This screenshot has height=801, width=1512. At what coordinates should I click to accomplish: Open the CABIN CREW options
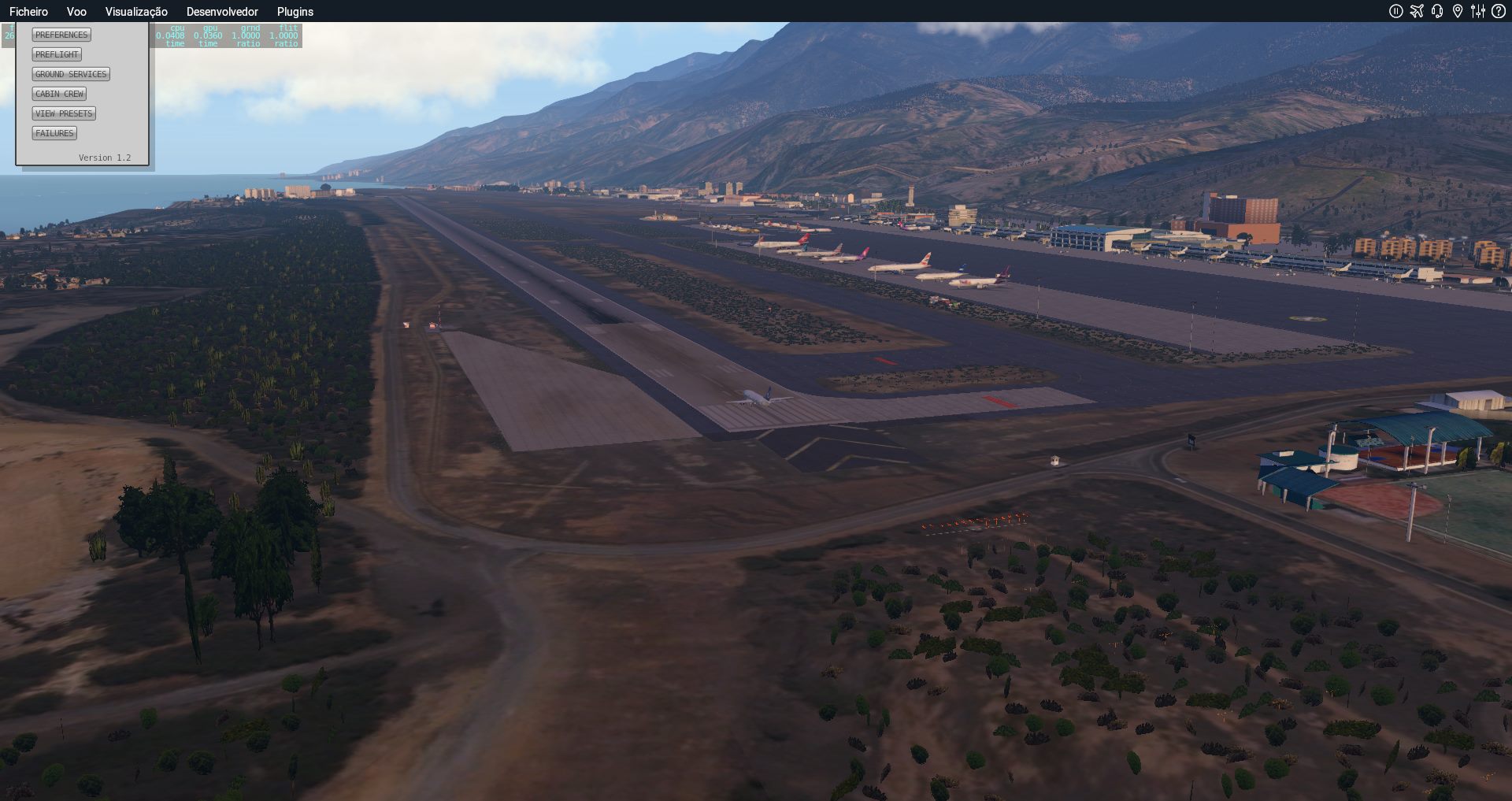(x=59, y=94)
